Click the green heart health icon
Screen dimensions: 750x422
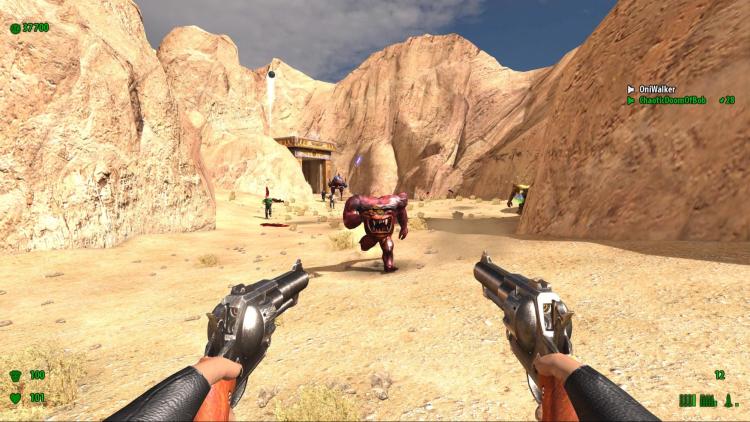coord(15,398)
